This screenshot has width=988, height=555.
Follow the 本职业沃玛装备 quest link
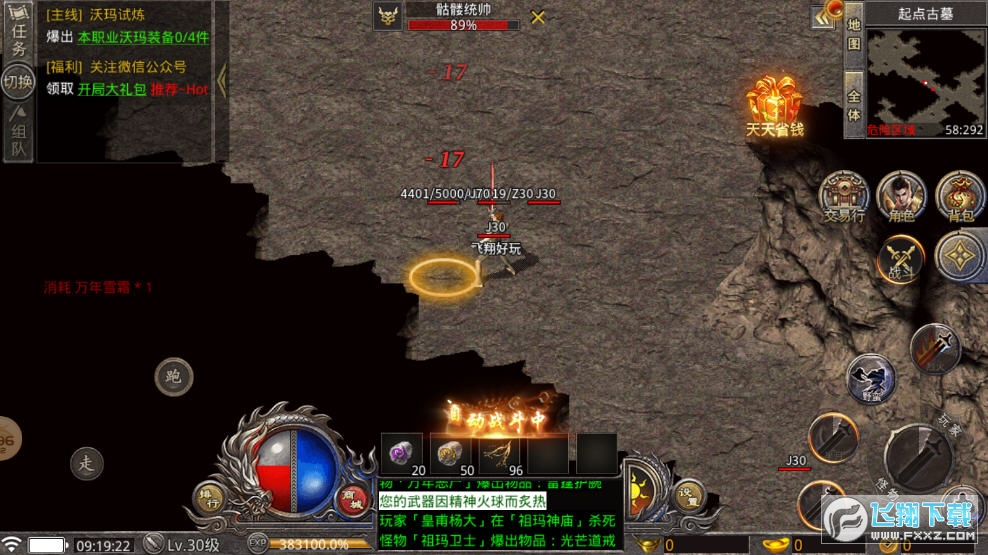143,37
